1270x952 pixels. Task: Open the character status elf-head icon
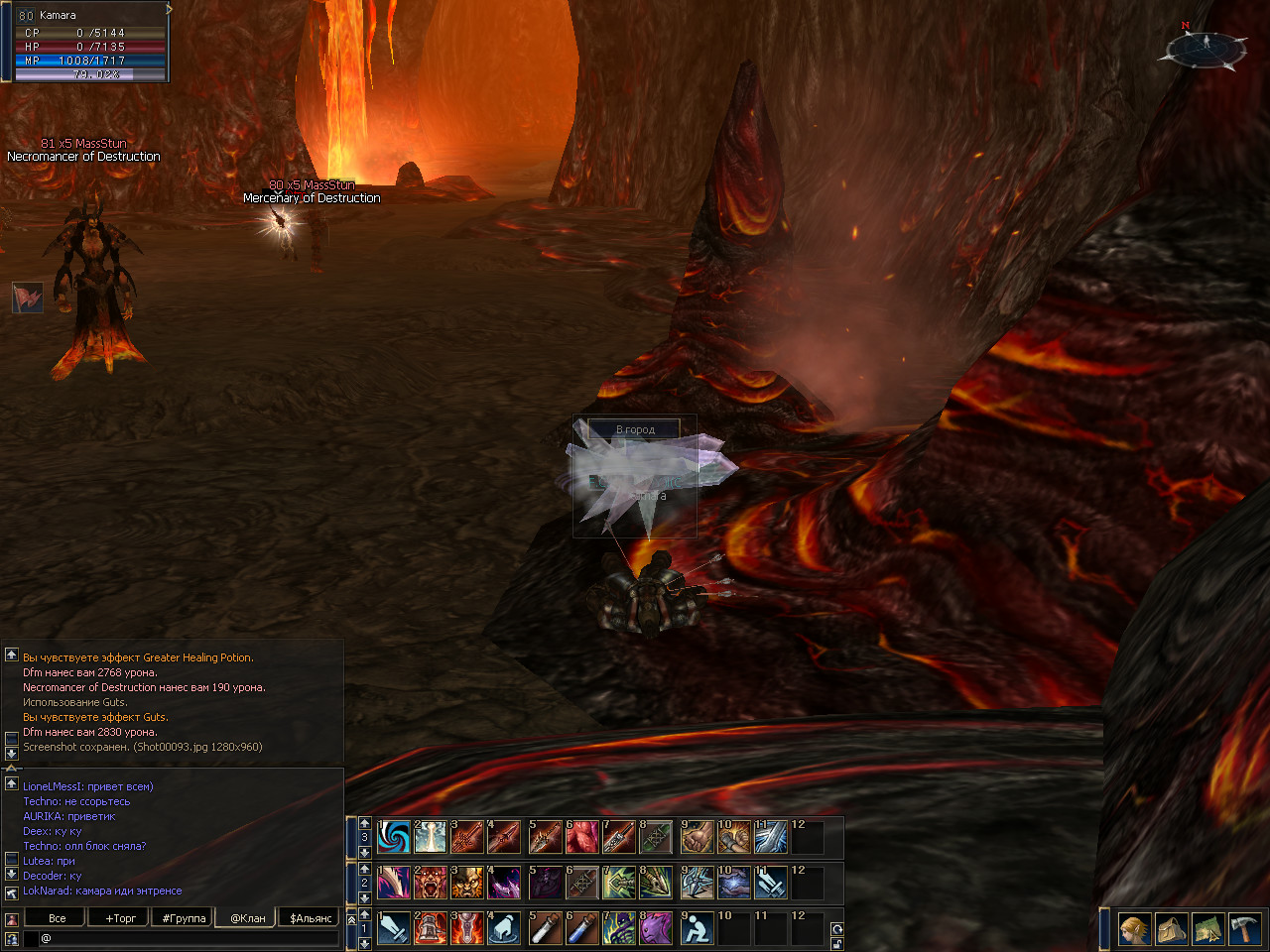pyautogui.click(x=1135, y=929)
